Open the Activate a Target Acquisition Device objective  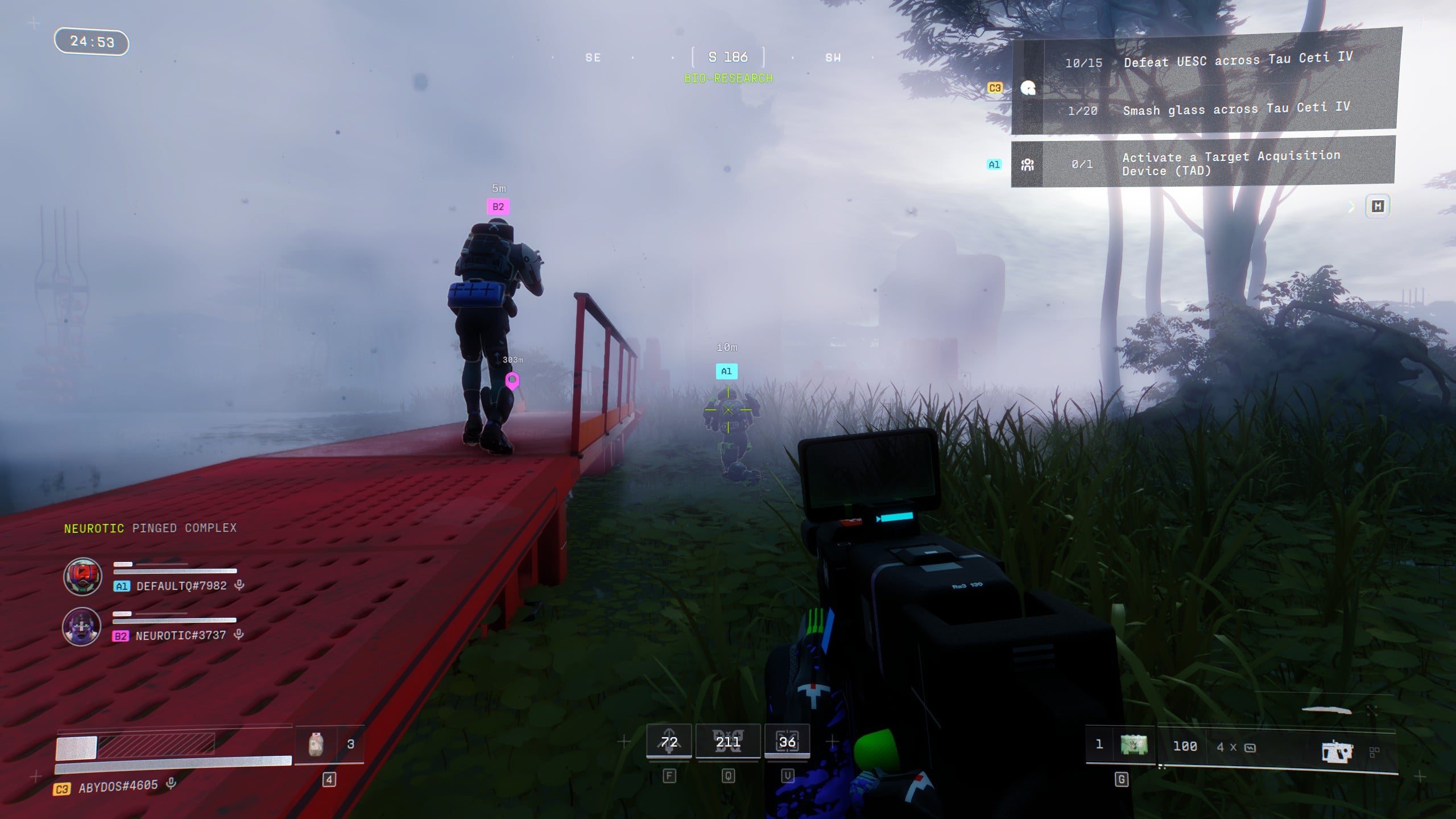point(1230,163)
